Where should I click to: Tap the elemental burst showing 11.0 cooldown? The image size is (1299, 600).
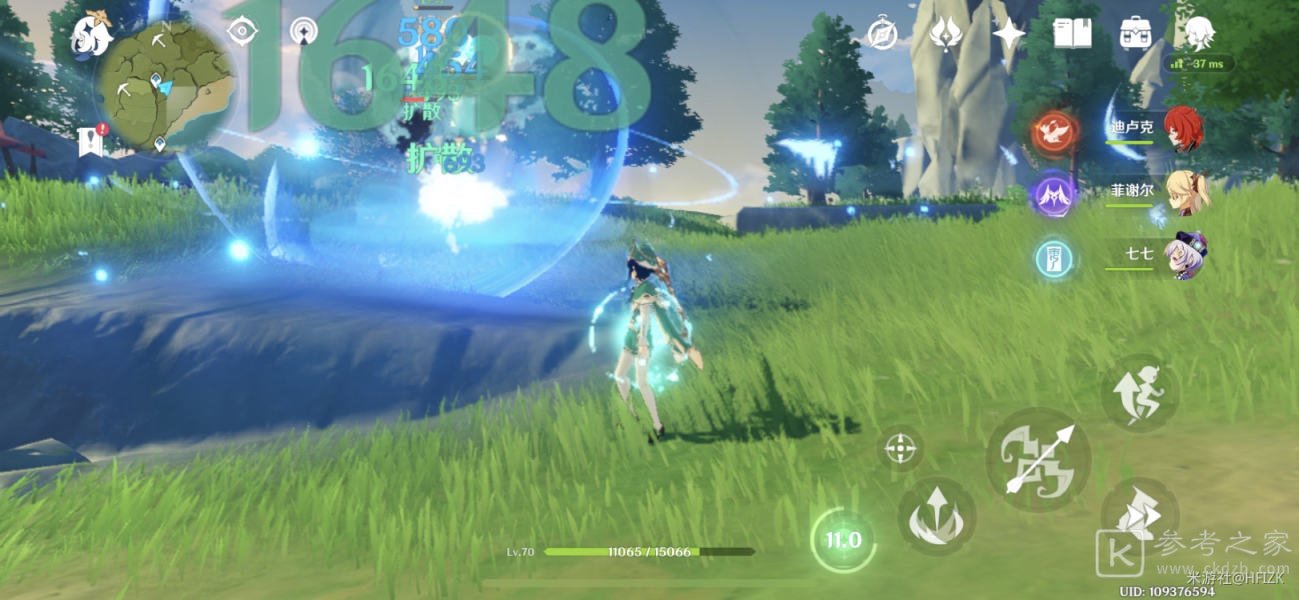[x=842, y=541]
